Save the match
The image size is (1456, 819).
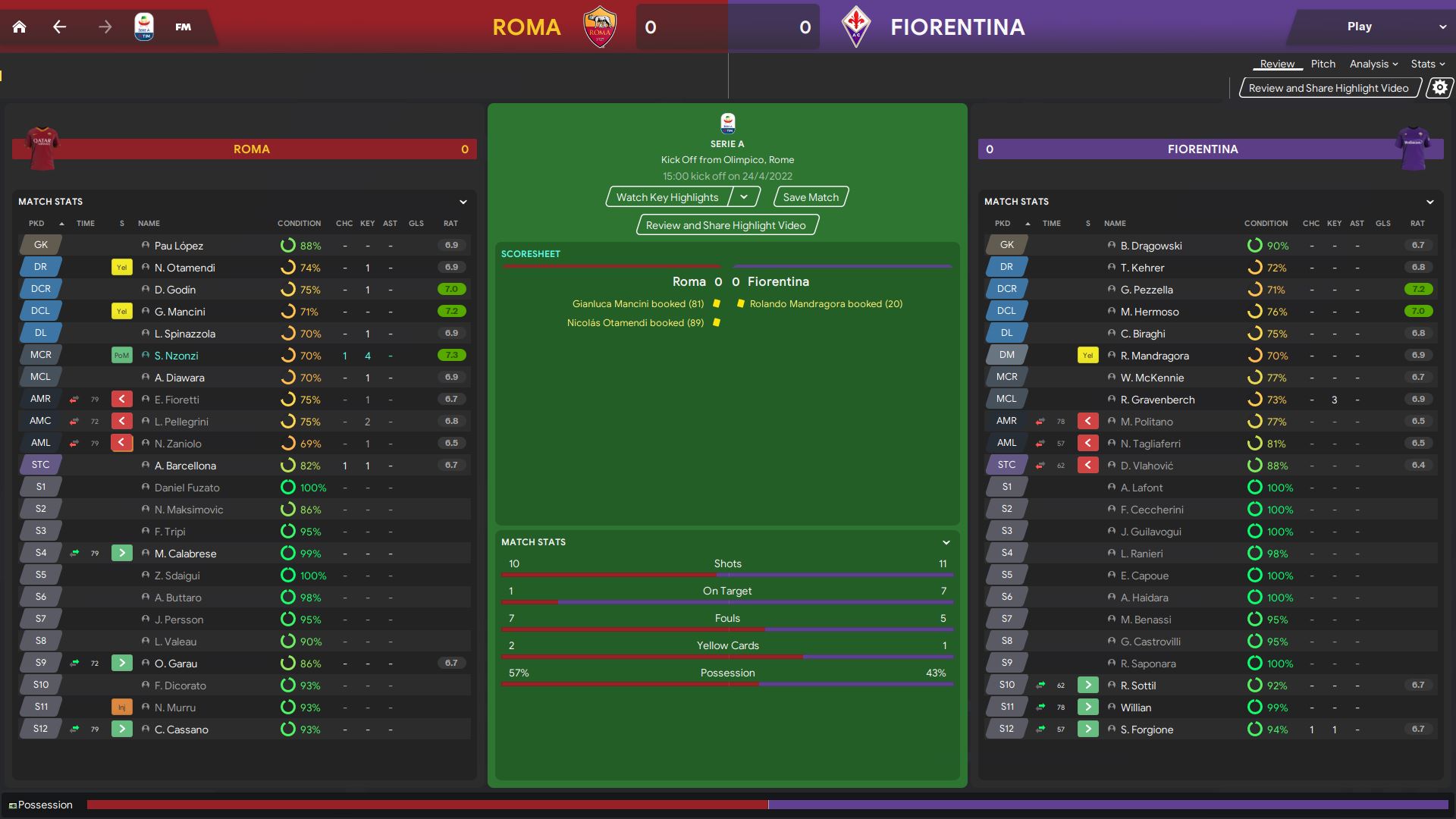[x=811, y=197]
